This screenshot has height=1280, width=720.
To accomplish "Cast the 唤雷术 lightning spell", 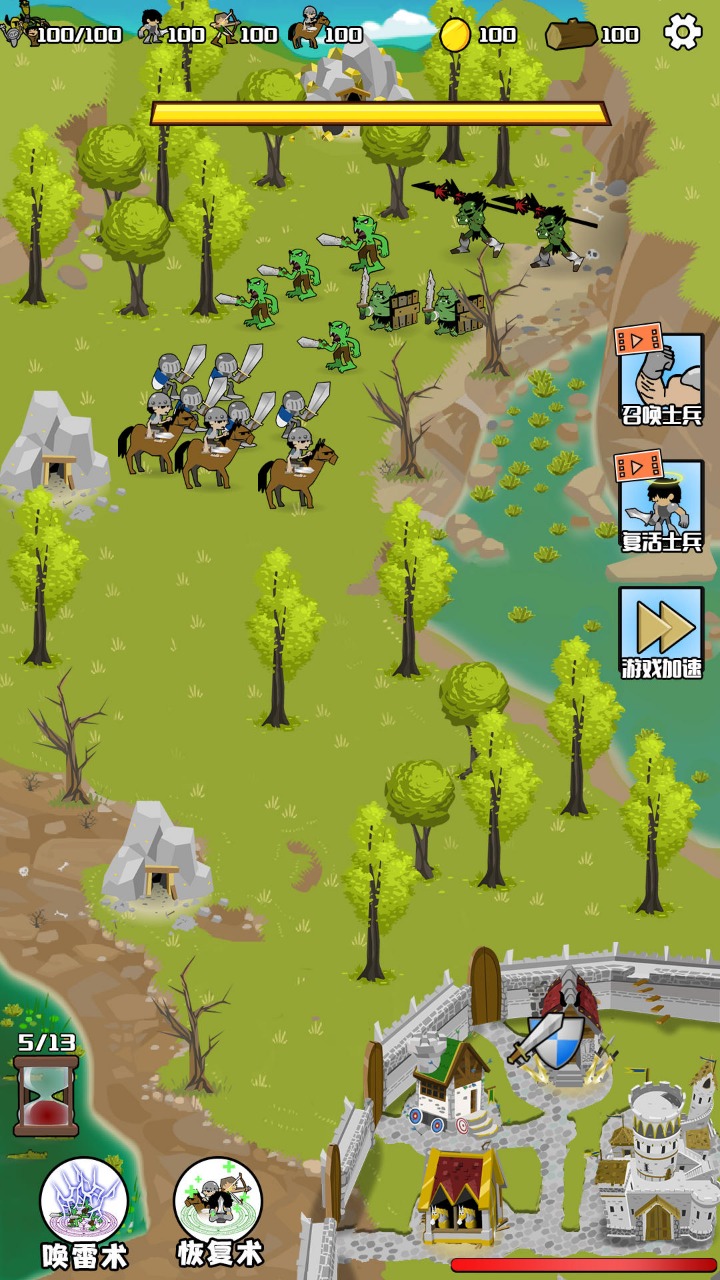I will [x=84, y=1203].
